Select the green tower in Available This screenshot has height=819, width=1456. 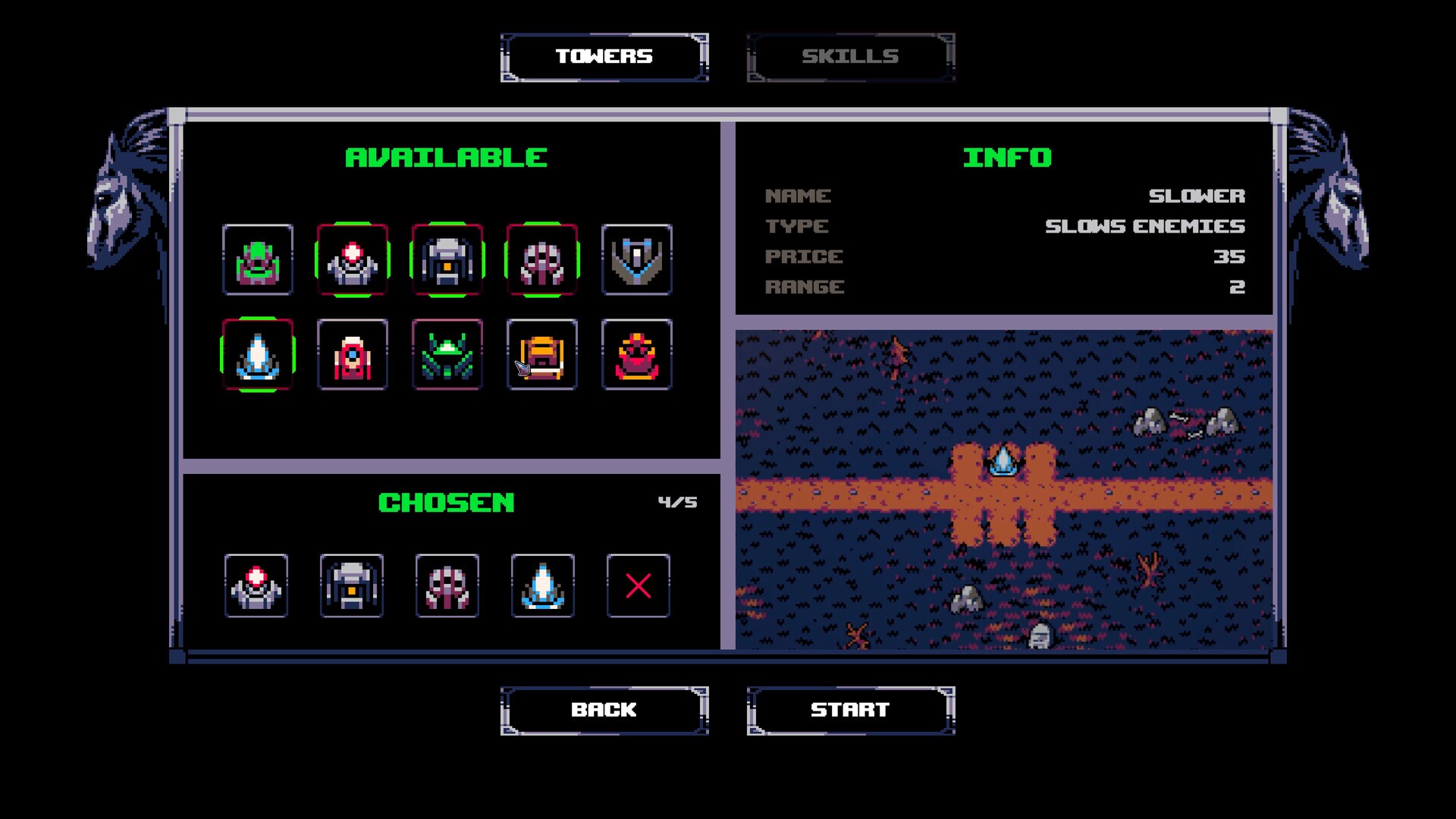258,260
